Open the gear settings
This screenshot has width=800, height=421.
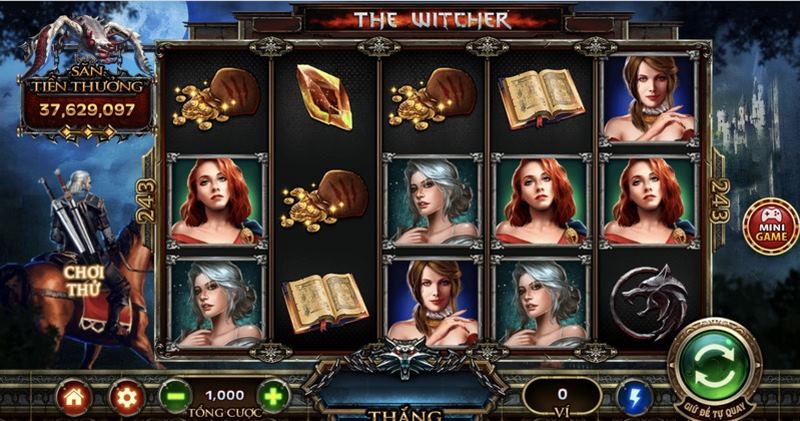click(x=126, y=398)
